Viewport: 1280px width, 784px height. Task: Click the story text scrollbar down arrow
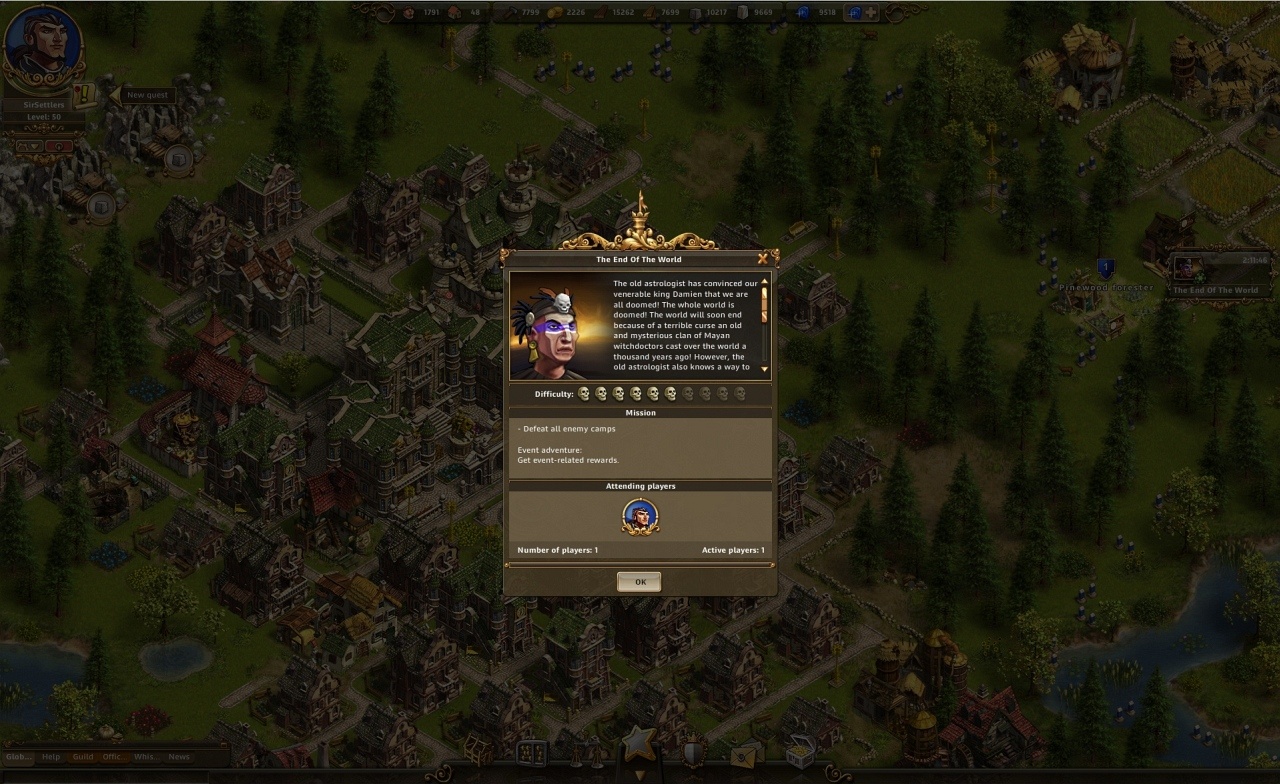[x=765, y=369]
